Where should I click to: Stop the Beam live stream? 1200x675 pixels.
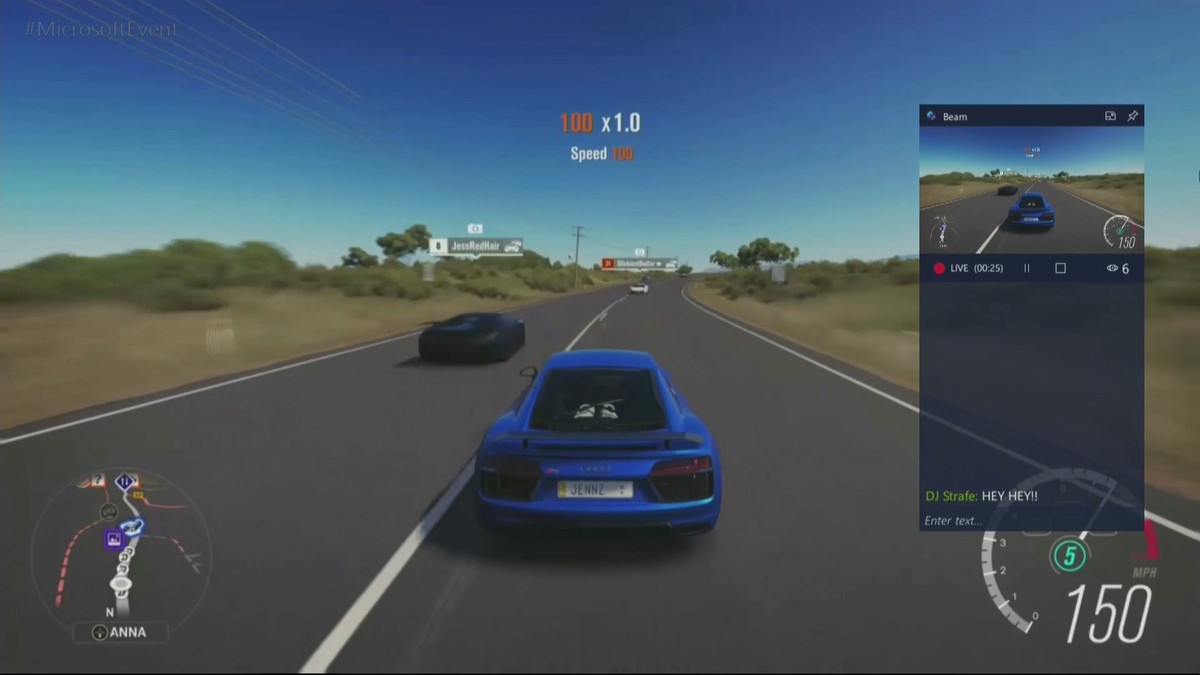click(x=1061, y=269)
